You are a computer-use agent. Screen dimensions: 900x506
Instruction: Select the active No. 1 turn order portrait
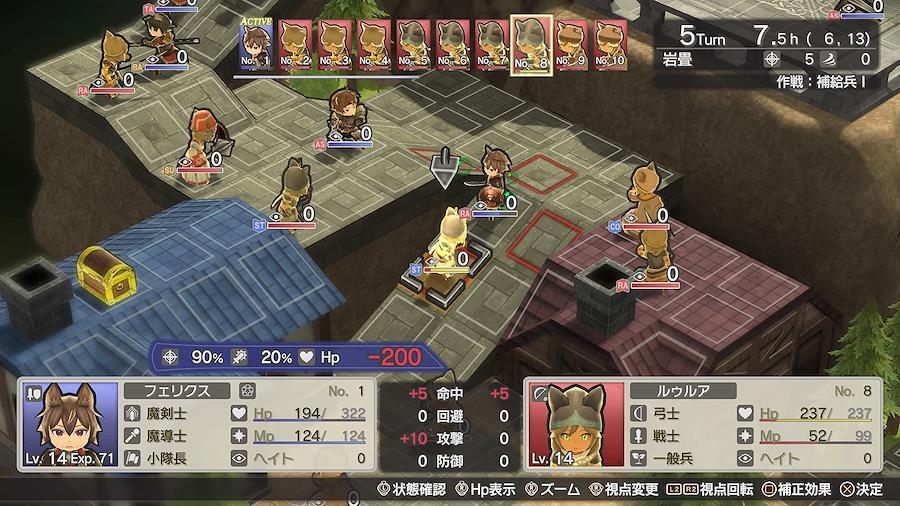(x=257, y=45)
